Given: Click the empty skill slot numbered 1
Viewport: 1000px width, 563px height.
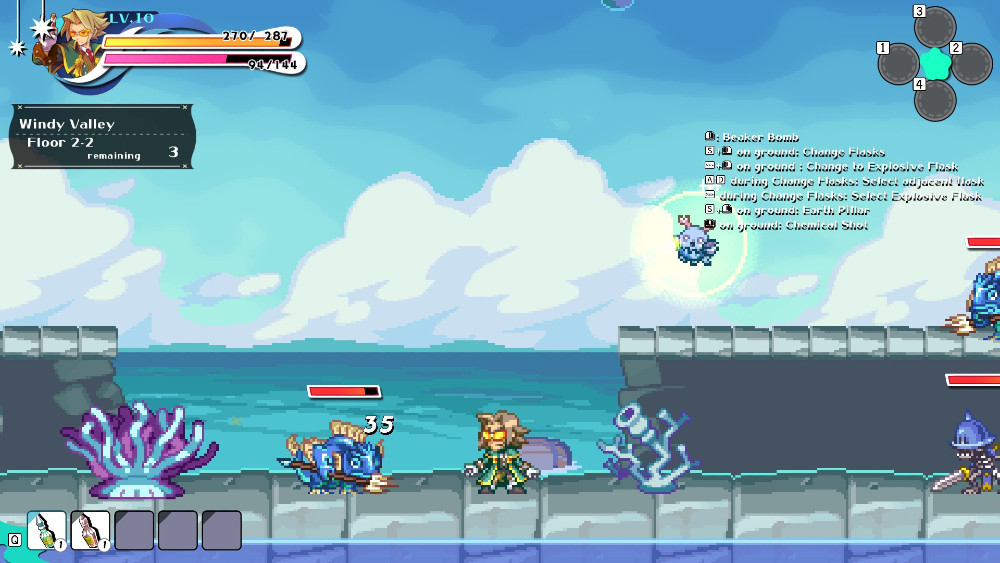Looking at the screenshot, I should (x=899, y=64).
